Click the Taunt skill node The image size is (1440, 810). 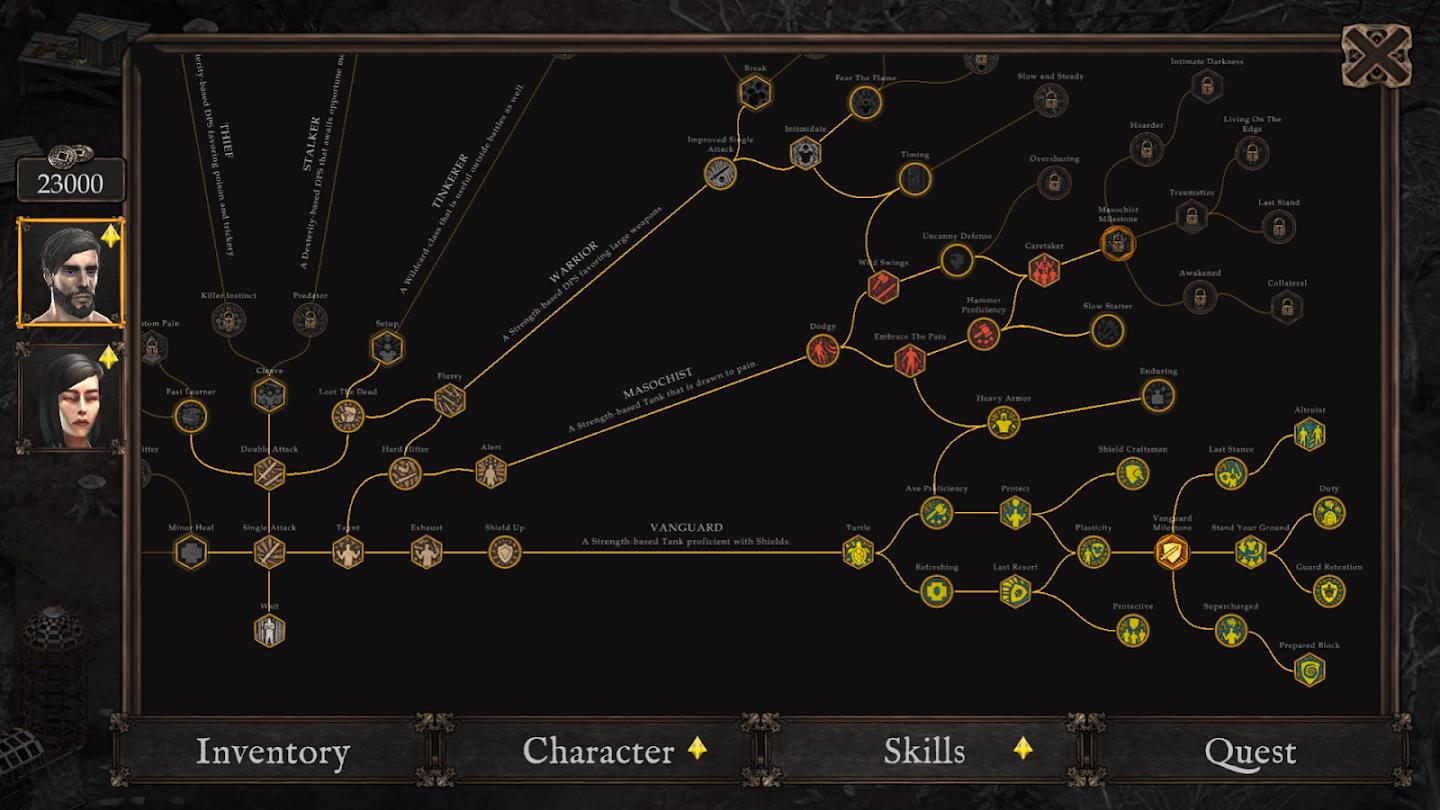coord(348,552)
